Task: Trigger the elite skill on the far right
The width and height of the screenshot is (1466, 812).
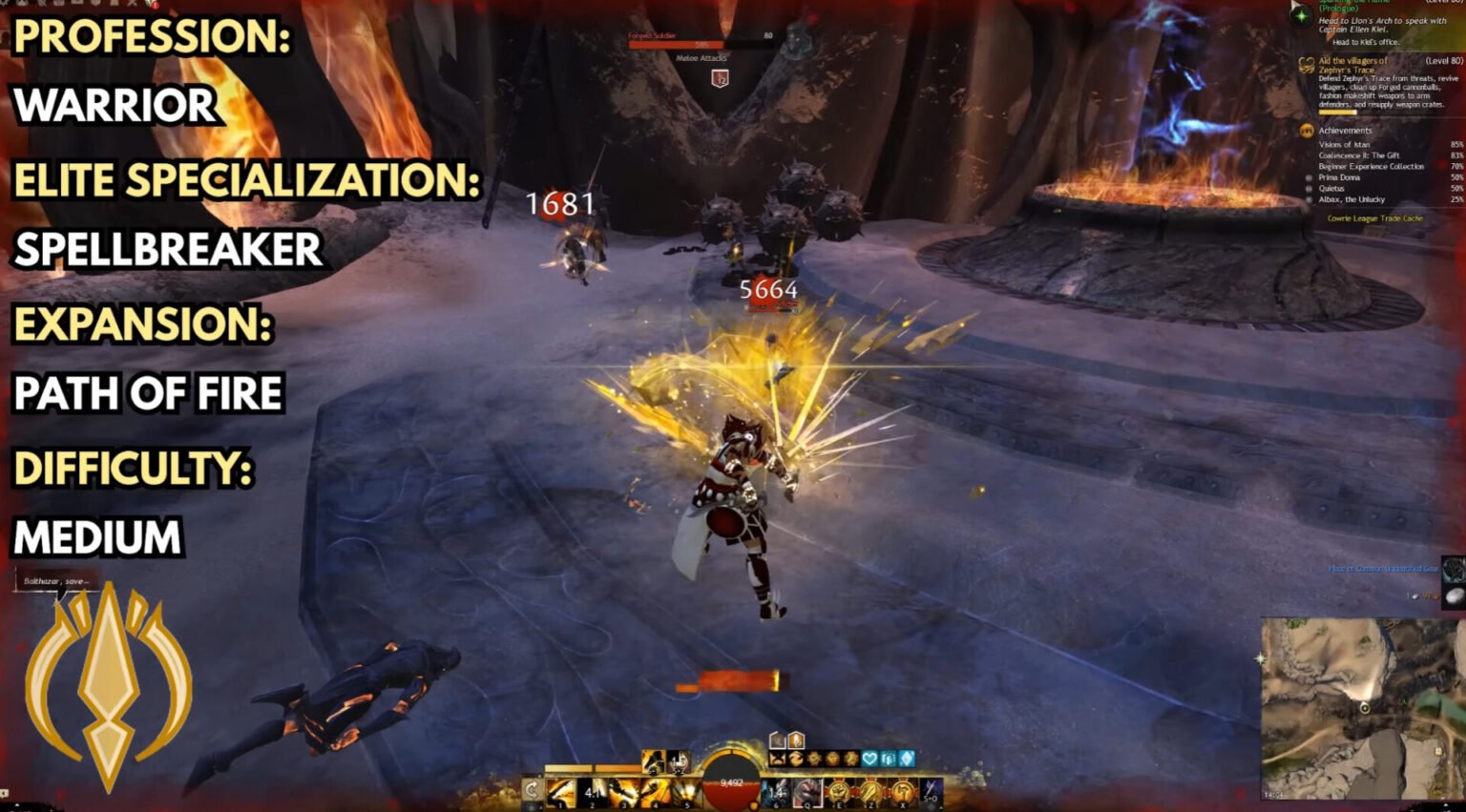Action: [x=931, y=792]
